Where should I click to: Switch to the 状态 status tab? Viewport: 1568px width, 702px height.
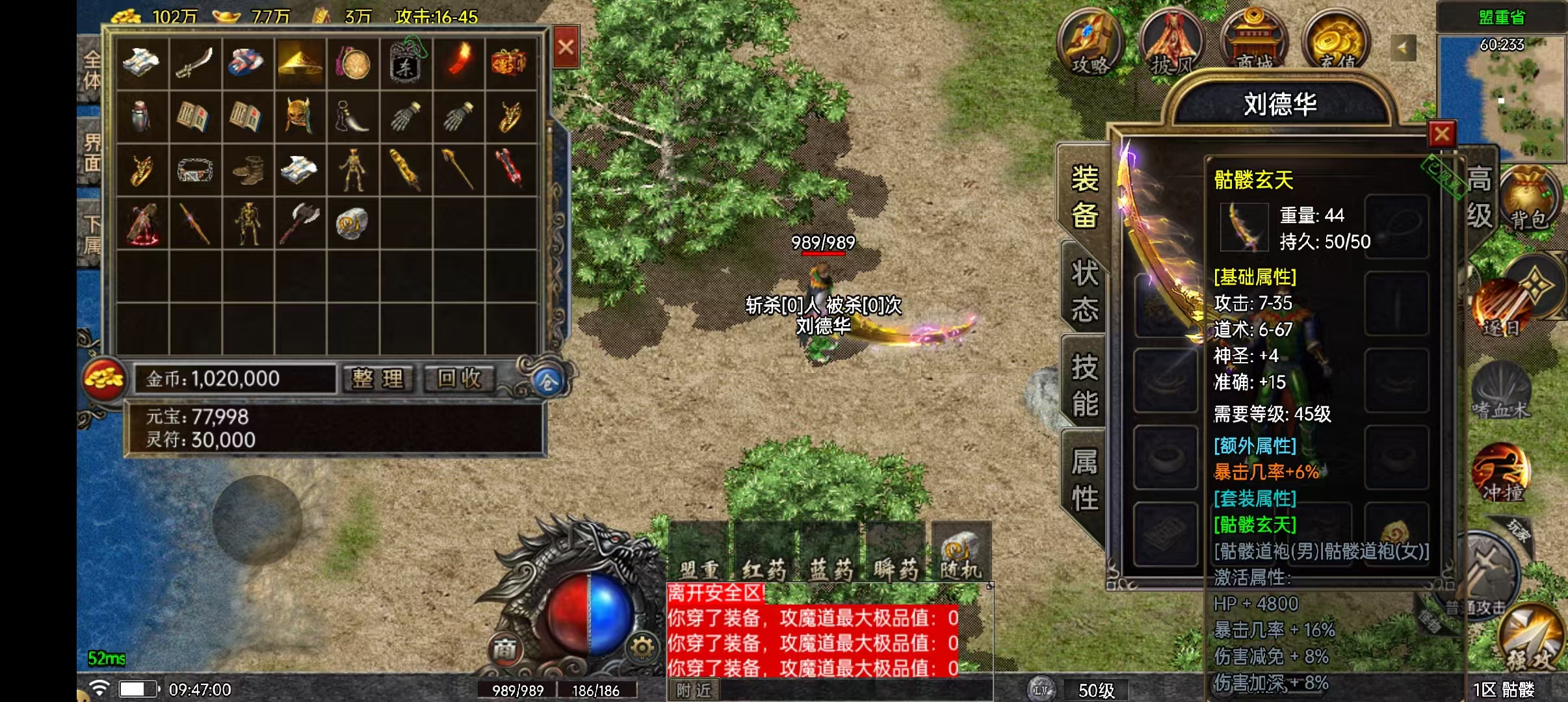point(1084,291)
